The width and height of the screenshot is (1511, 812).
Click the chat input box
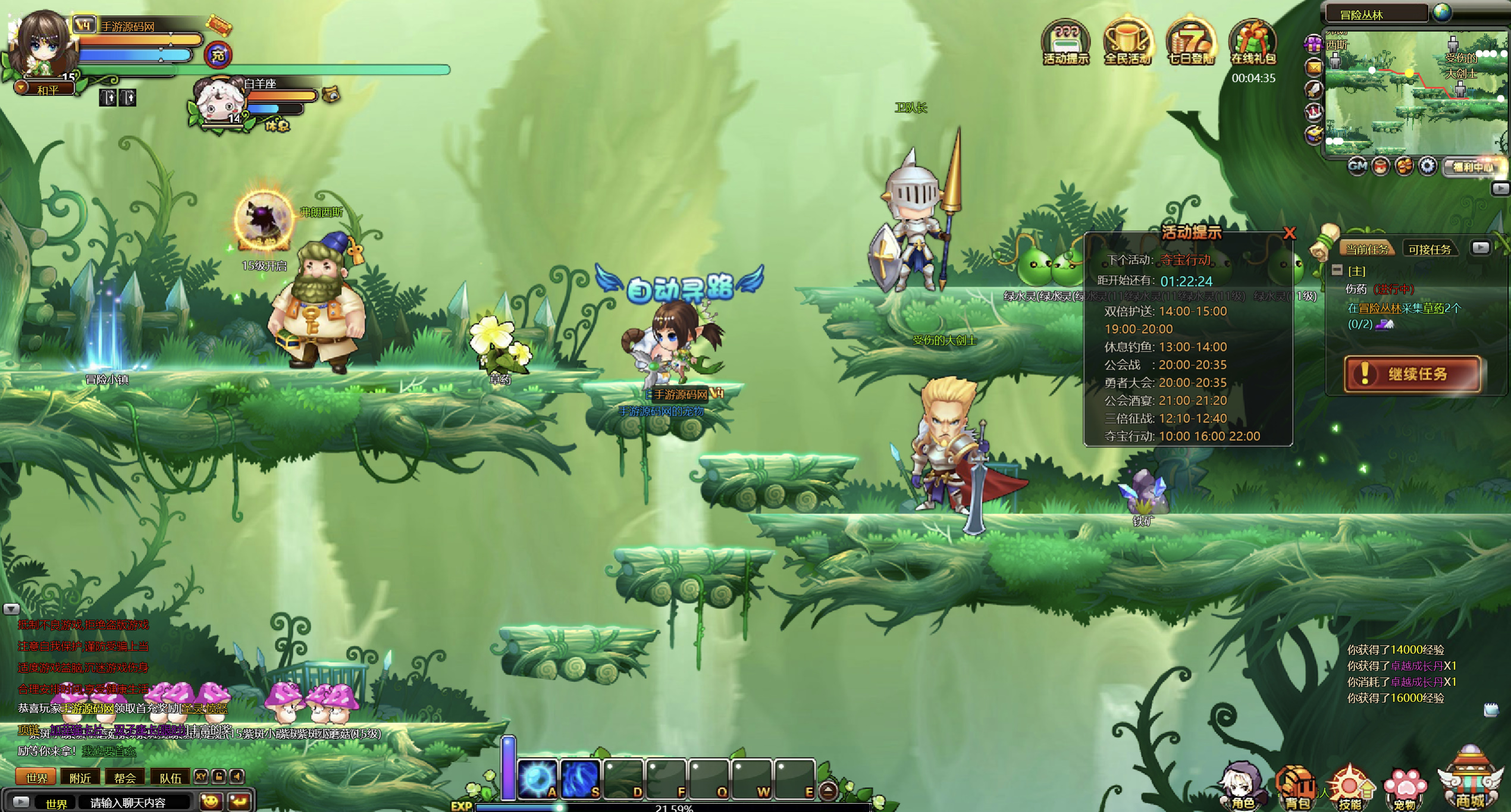point(136,802)
